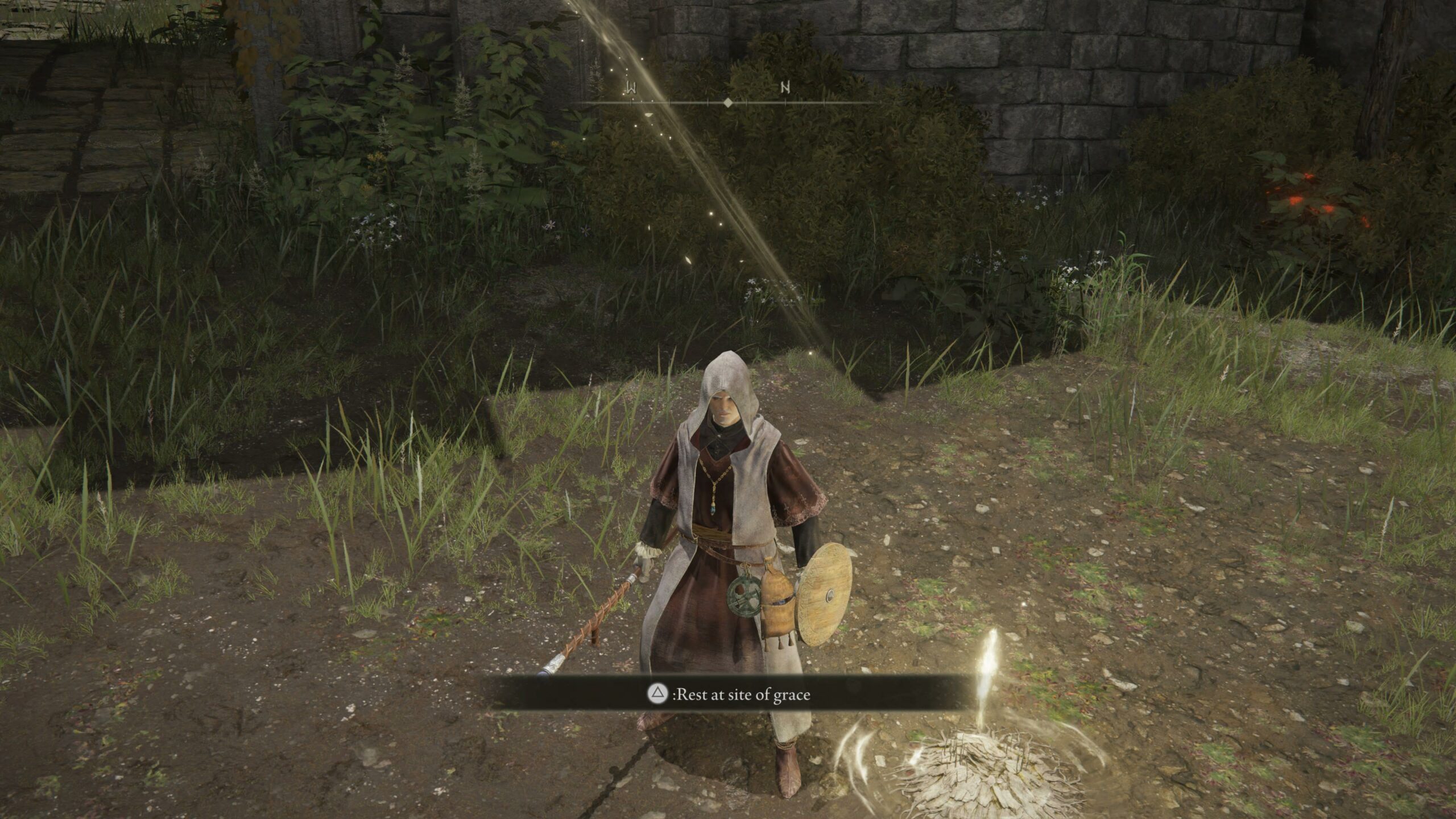Click the W marker on the compass
The width and height of the screenshot is (1456, 819).
pyautogui.click(x=632, y=87)
